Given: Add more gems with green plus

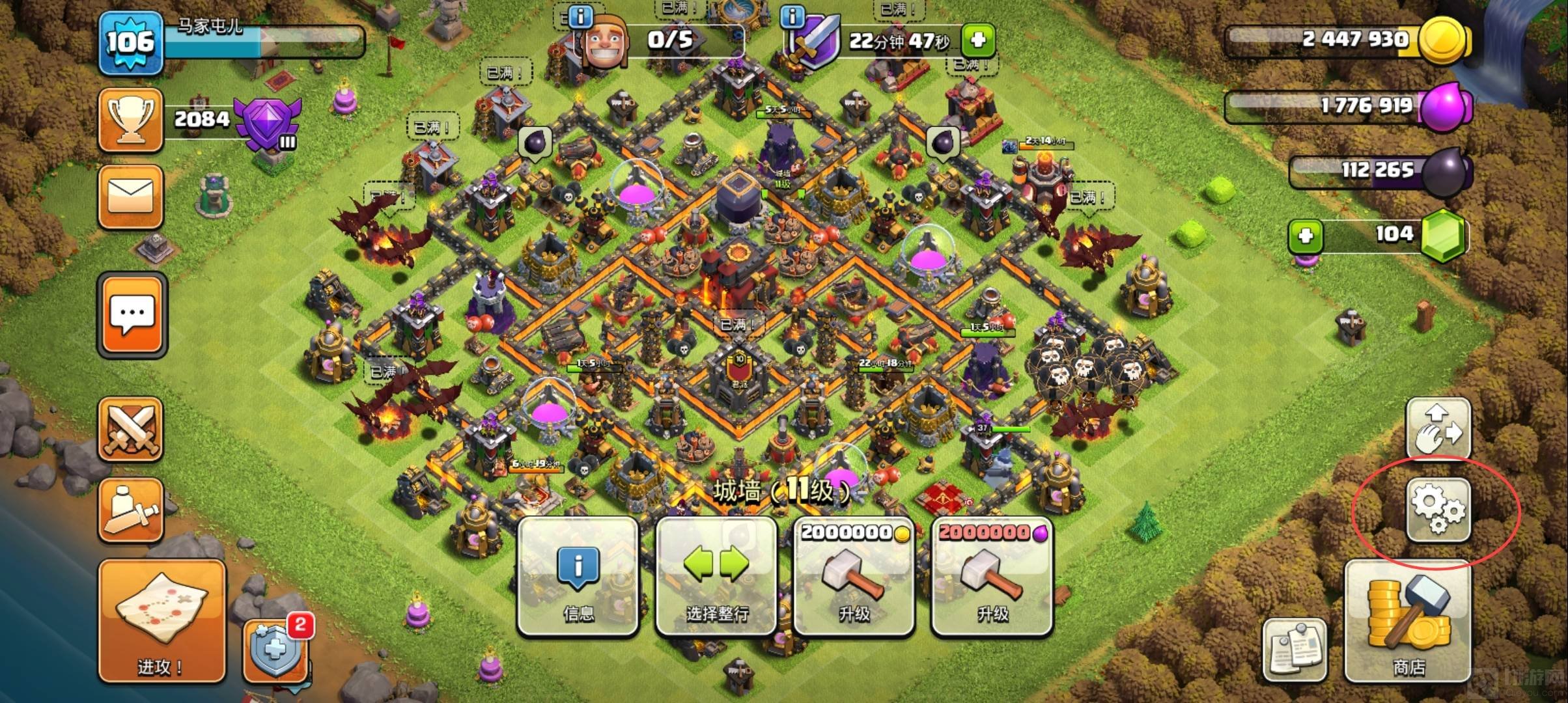Looking at the screenshot, I should coord(1306,236).
